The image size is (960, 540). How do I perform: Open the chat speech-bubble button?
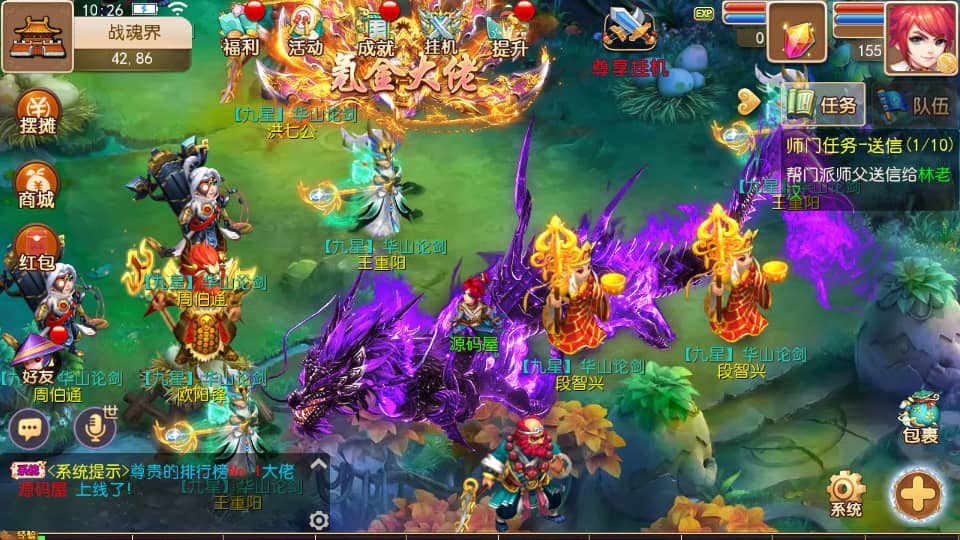[30, 428]
